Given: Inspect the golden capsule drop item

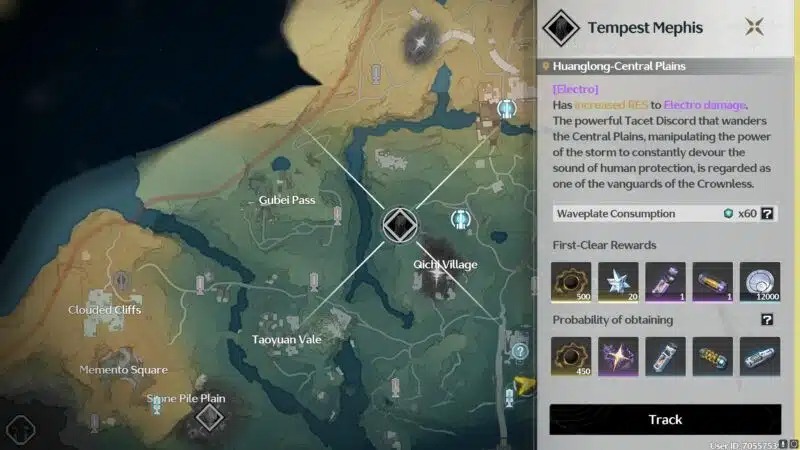Looking at the screenshot, I should coord(712,357).
